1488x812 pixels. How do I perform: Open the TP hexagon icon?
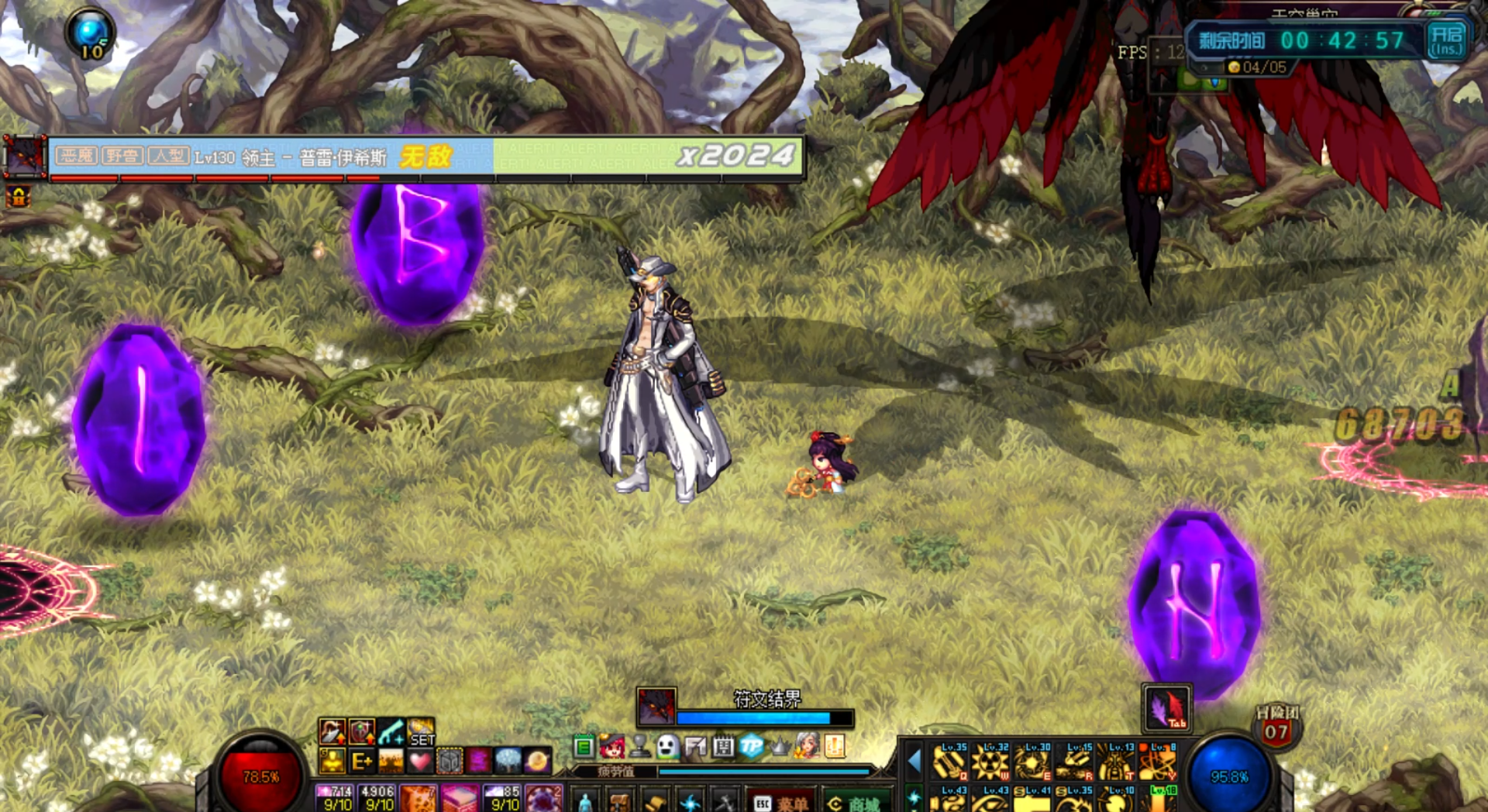751,746
